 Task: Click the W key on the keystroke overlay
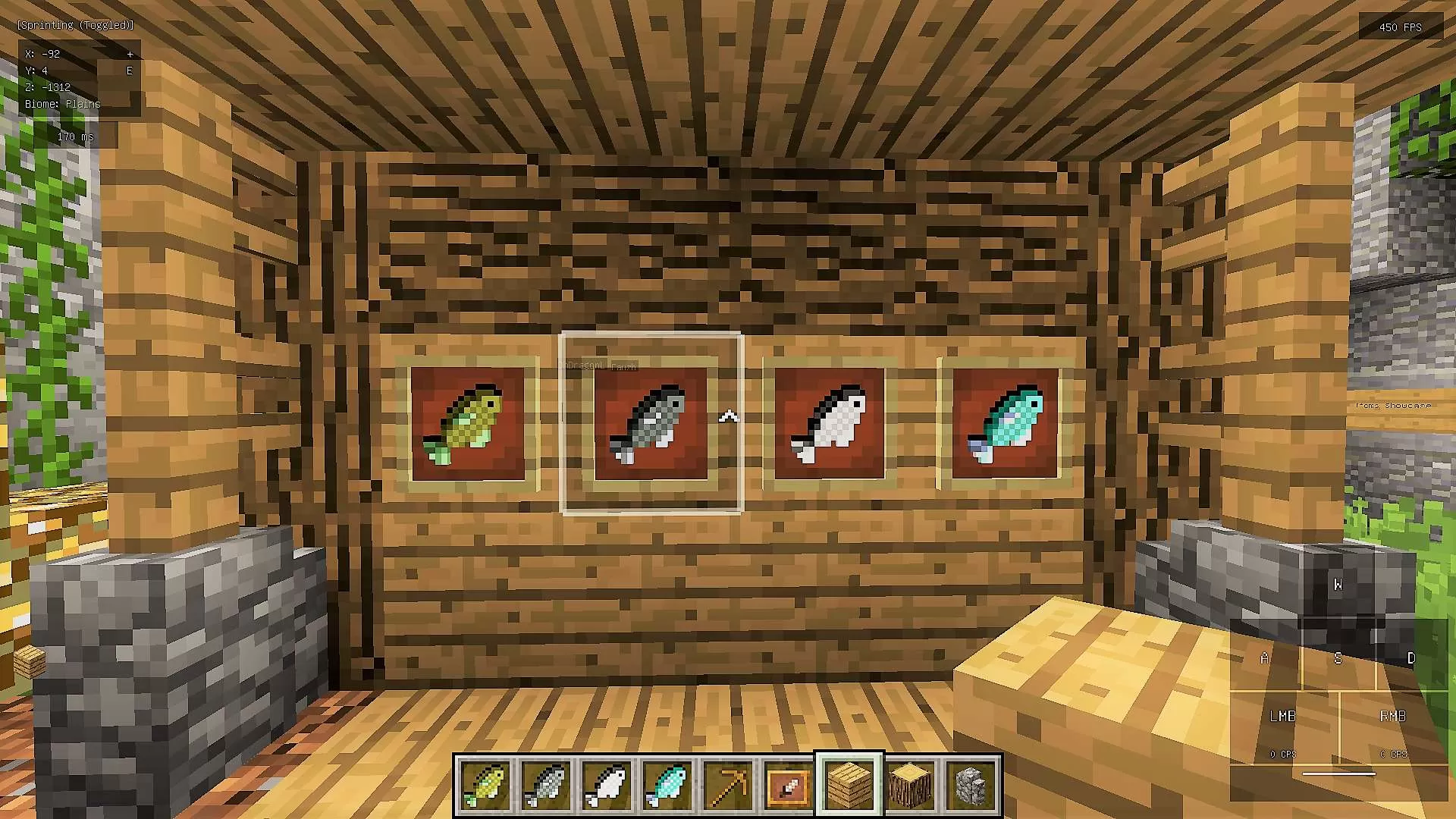[x=1339, y=585]
